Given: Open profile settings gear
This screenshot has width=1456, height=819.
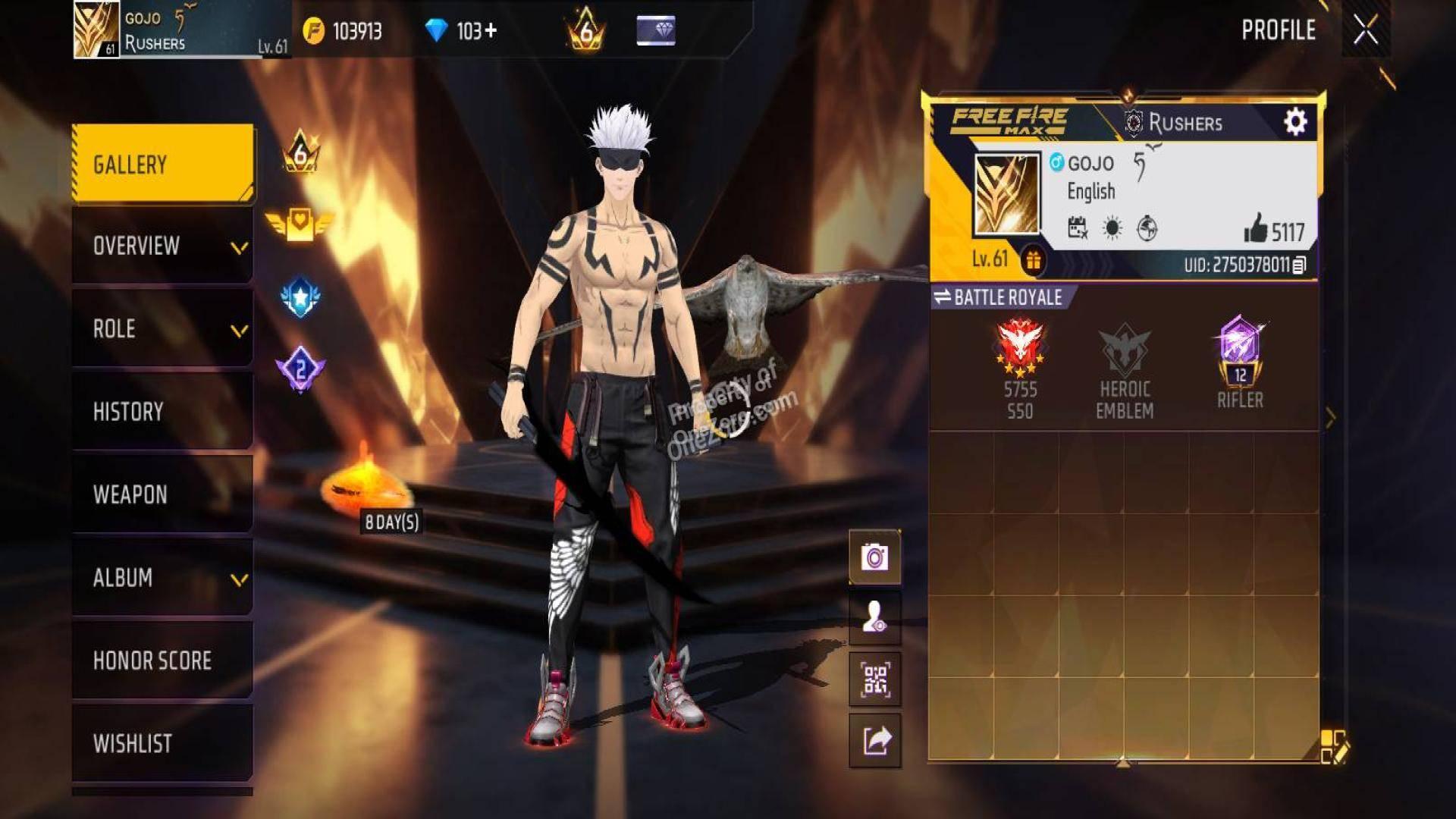Looking at the screenshot, I should (1295, 122).
